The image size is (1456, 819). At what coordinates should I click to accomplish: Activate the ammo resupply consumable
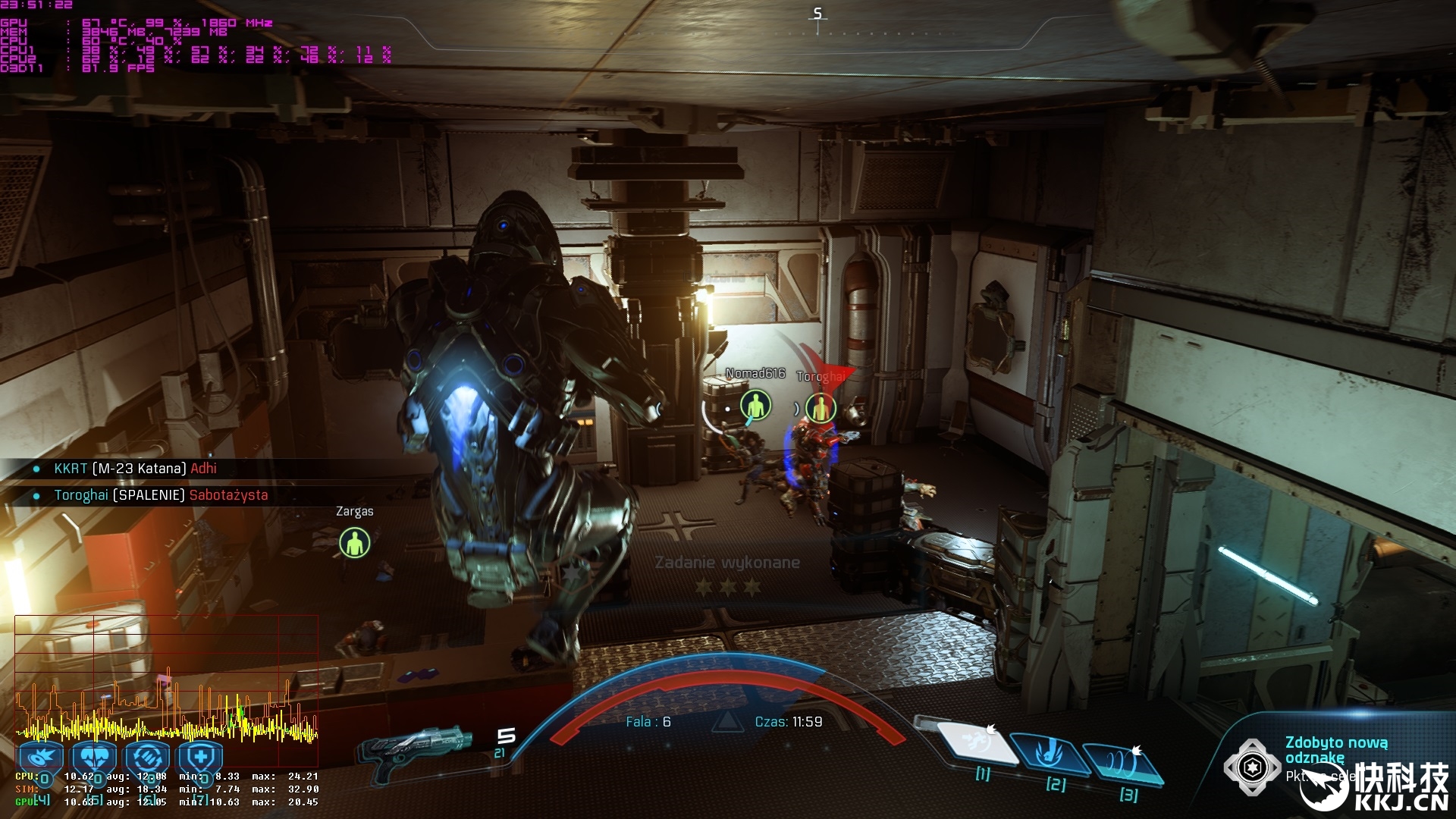pos(147,757)
